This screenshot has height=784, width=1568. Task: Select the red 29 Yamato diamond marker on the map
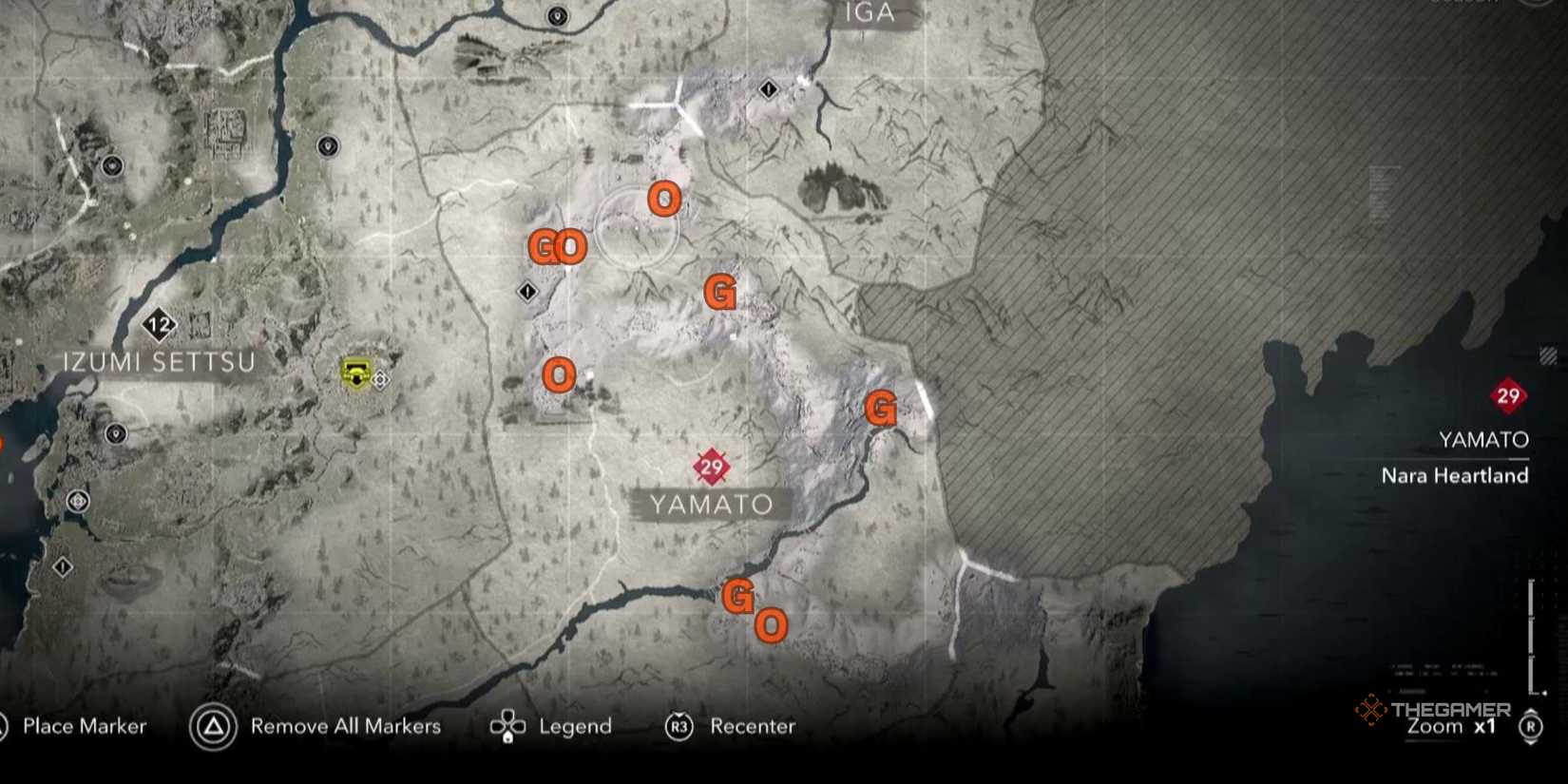(711, 465)
